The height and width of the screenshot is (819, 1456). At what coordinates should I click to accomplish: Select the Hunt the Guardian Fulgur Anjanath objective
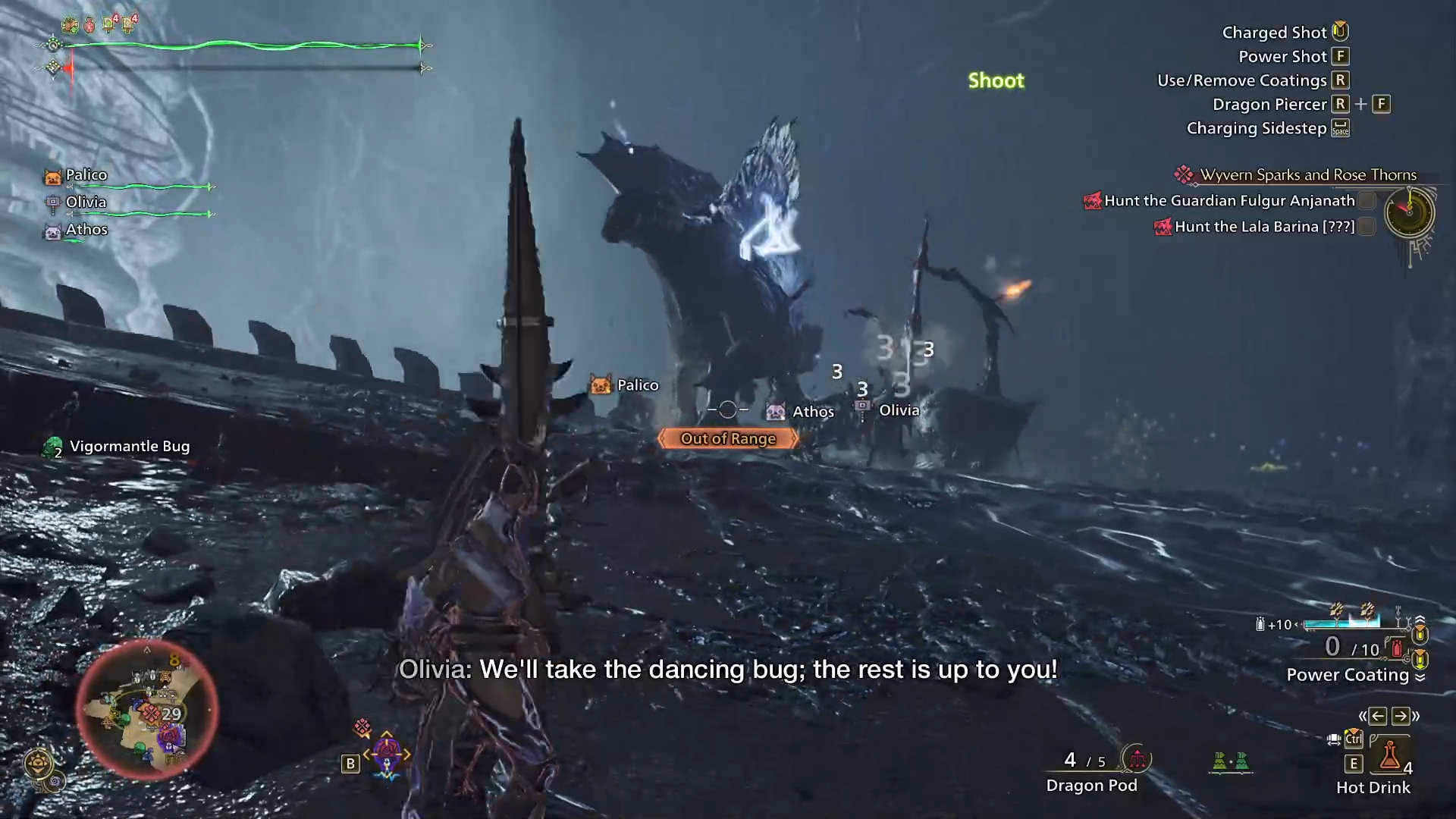tap(1230, 200)
